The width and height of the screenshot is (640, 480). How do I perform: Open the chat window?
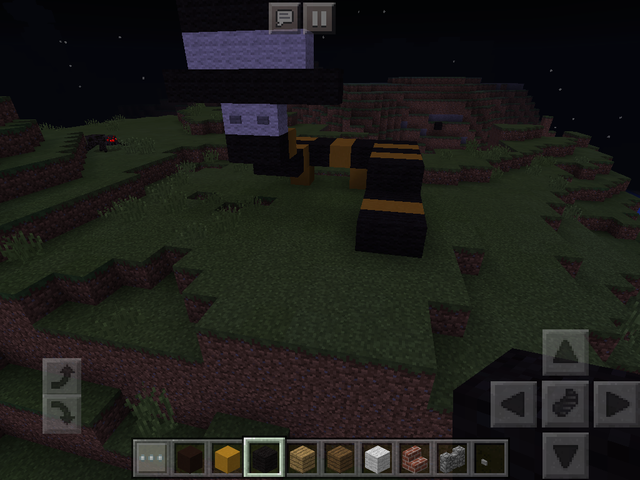pos(285,17)
